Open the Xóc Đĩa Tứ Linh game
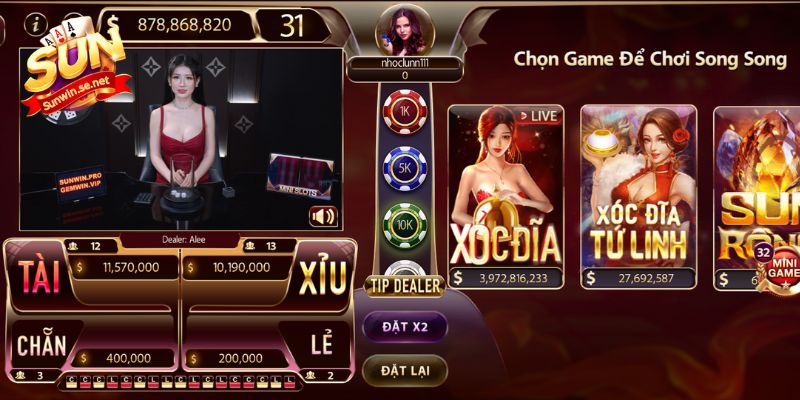 tap(639, 197)
